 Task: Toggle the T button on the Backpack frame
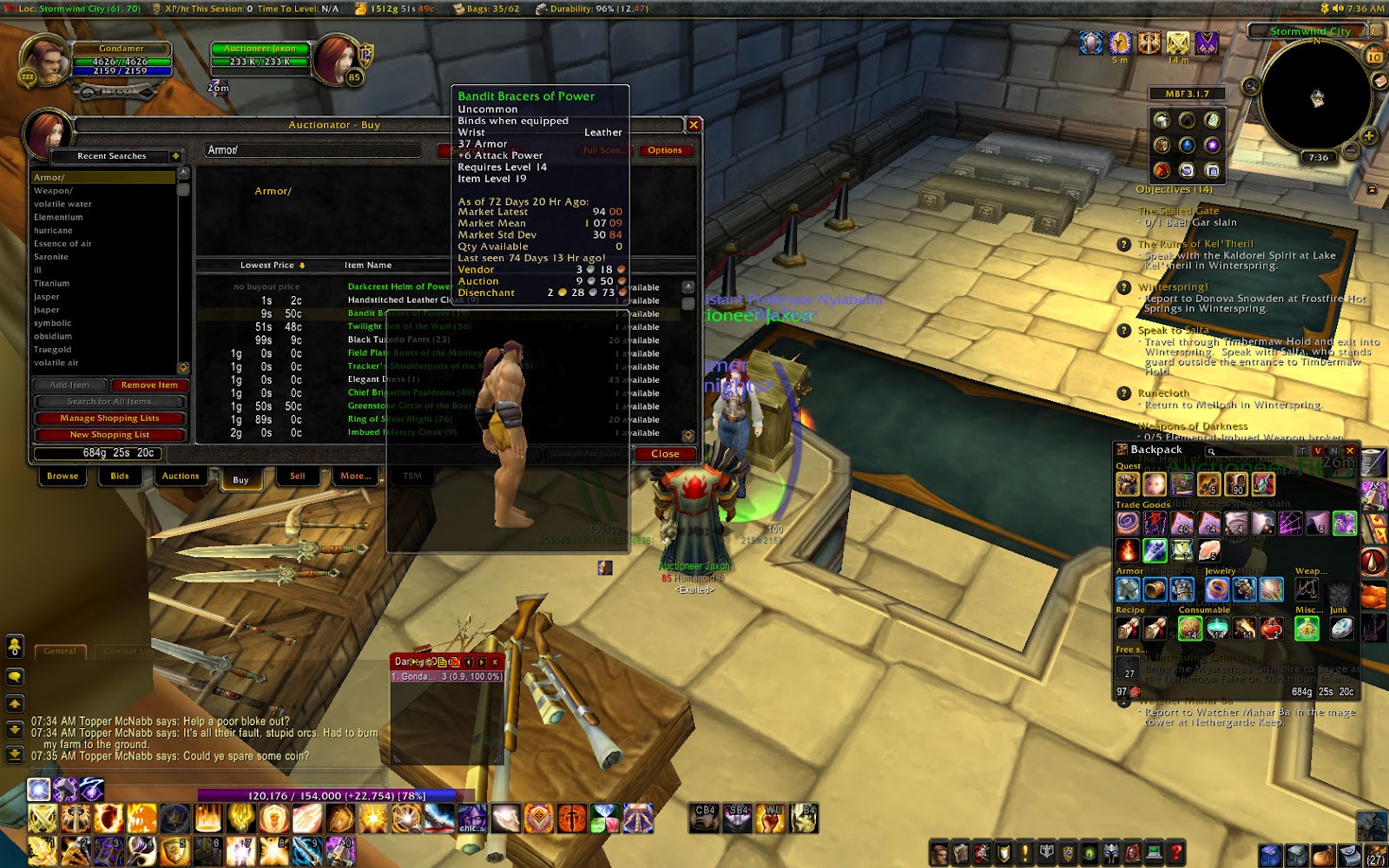[1302, 450]
